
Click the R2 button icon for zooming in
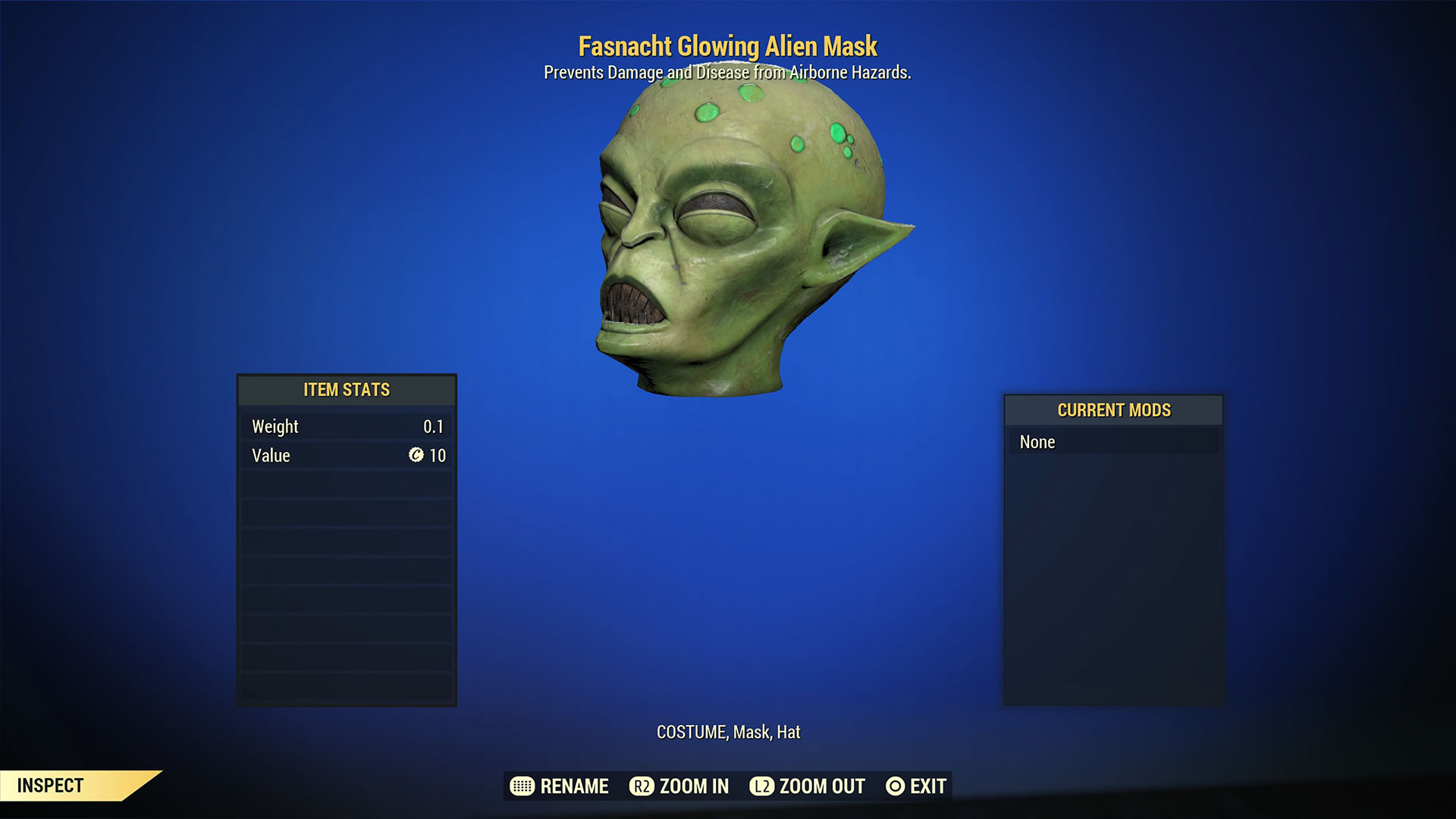click(642, 786)
